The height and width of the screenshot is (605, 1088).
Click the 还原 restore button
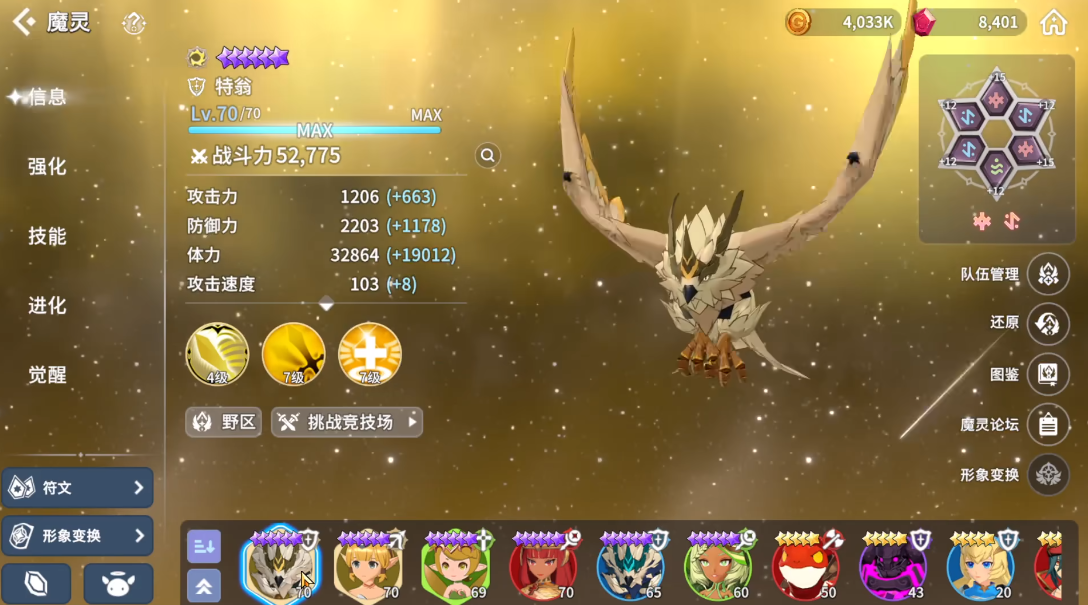tap(1047, 323)
